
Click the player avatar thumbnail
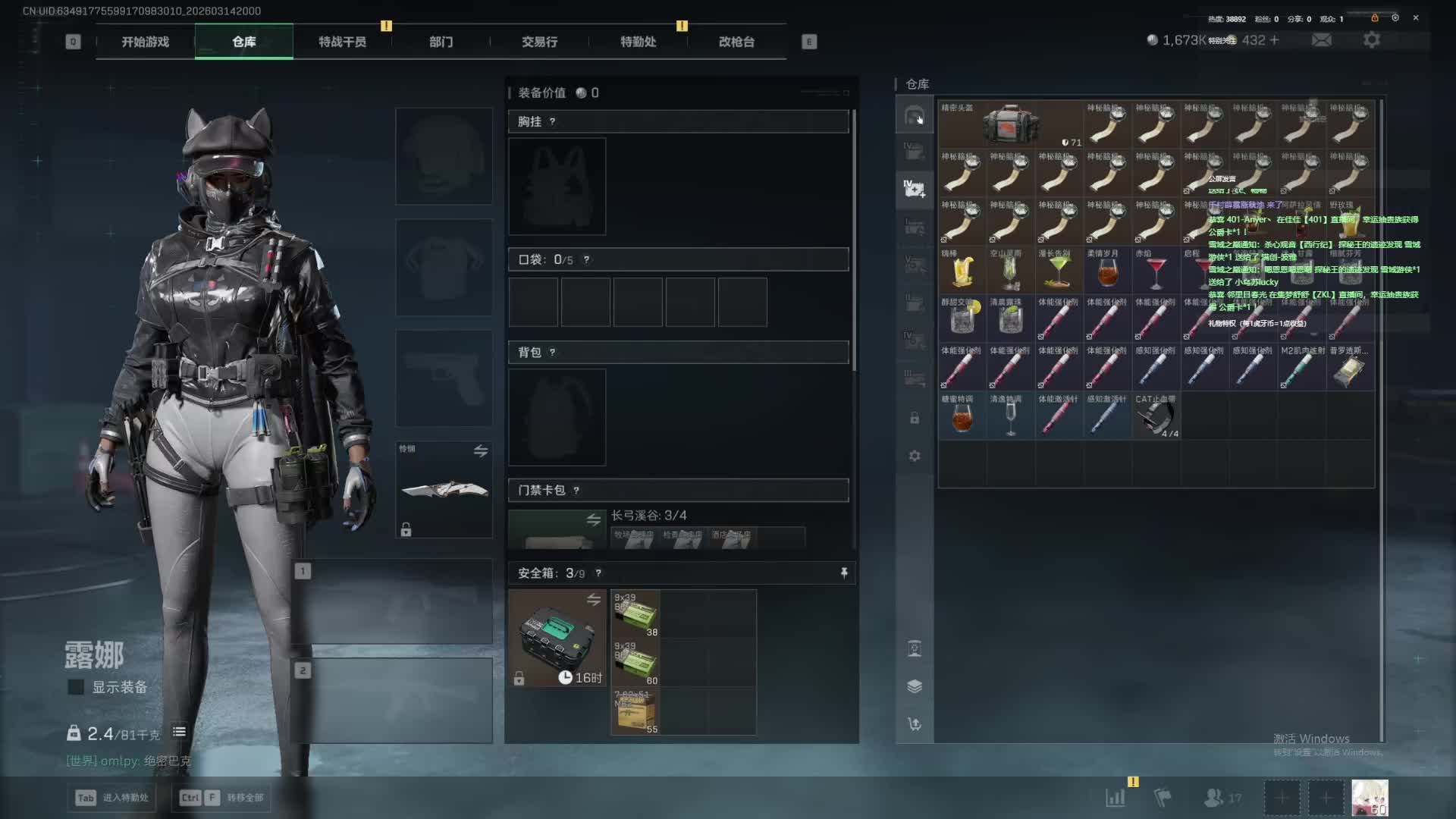pyautogui.click(x=1370, y=798)
